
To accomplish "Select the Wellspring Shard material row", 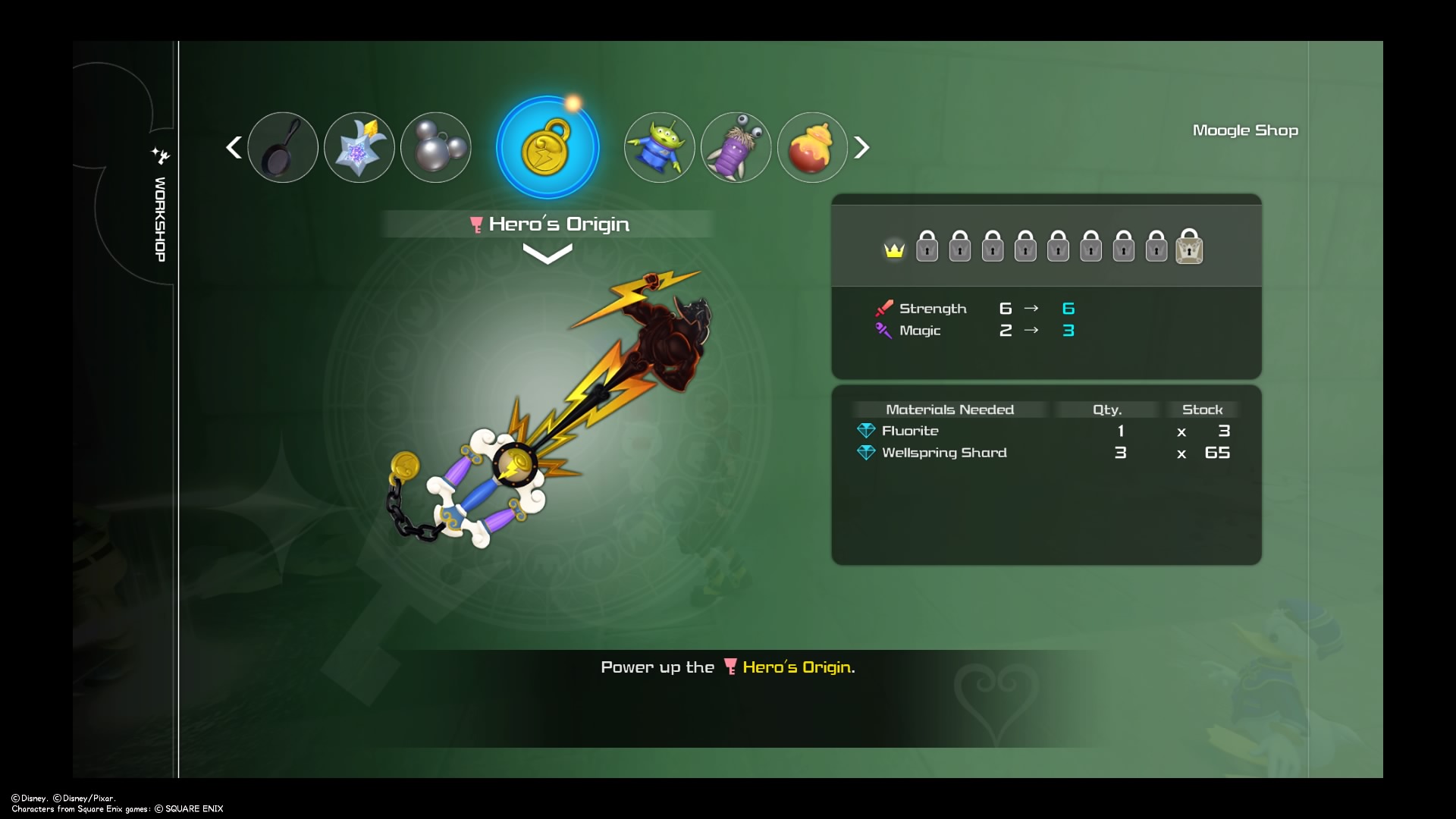I will click(1045, 453).
